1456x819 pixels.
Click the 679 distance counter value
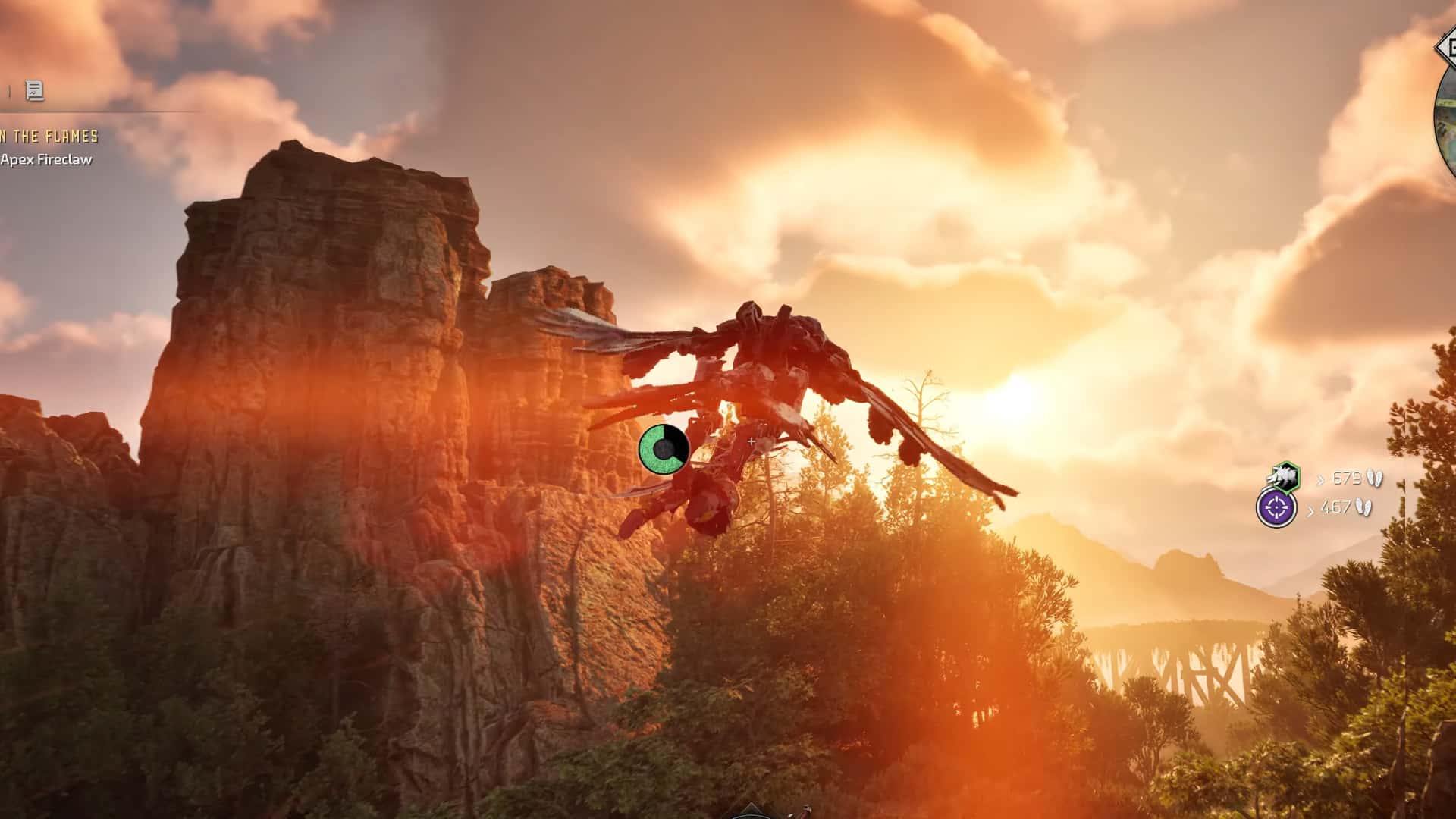tap(1347, 478)
